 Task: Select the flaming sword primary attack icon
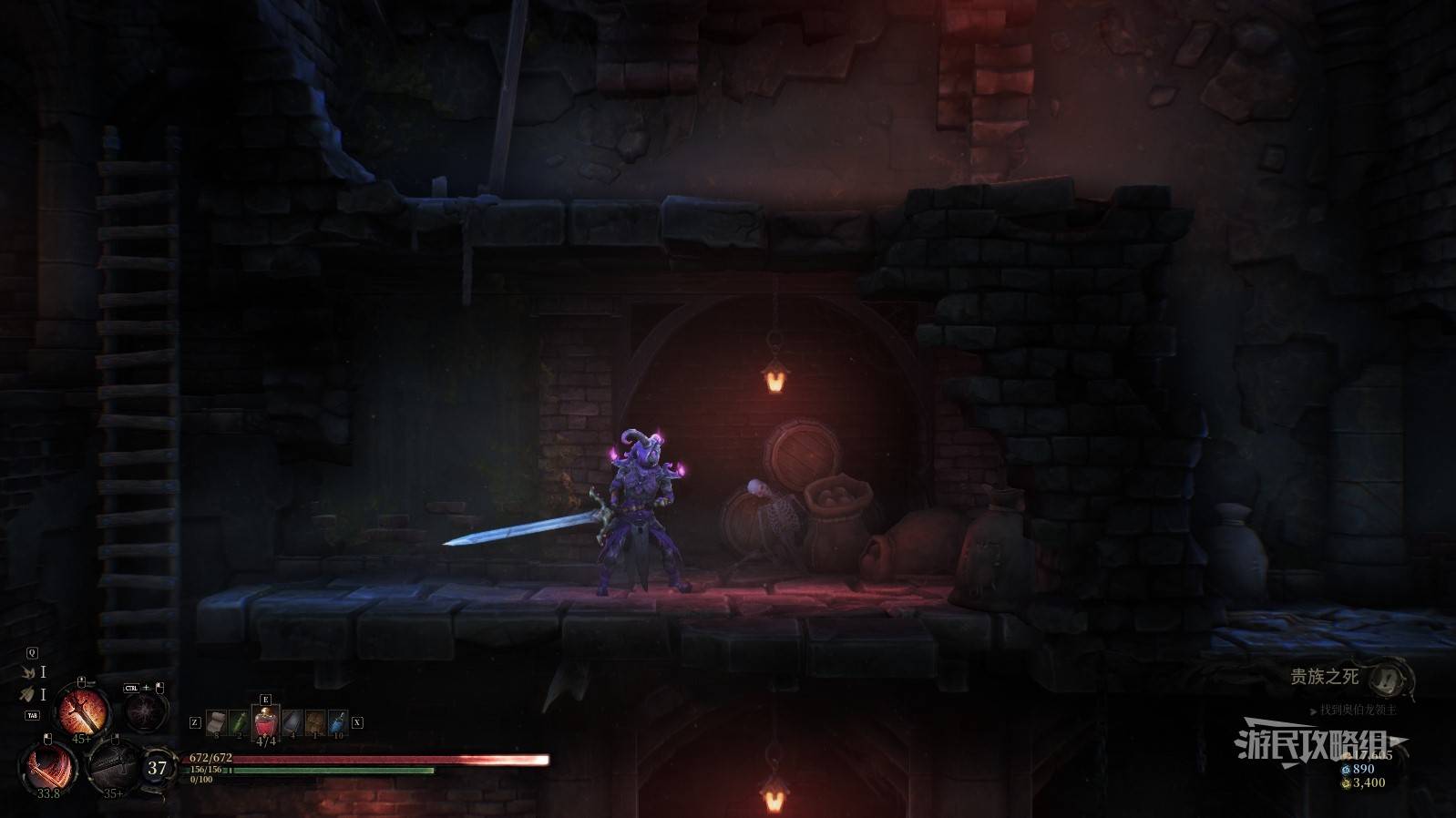point(84,711)
